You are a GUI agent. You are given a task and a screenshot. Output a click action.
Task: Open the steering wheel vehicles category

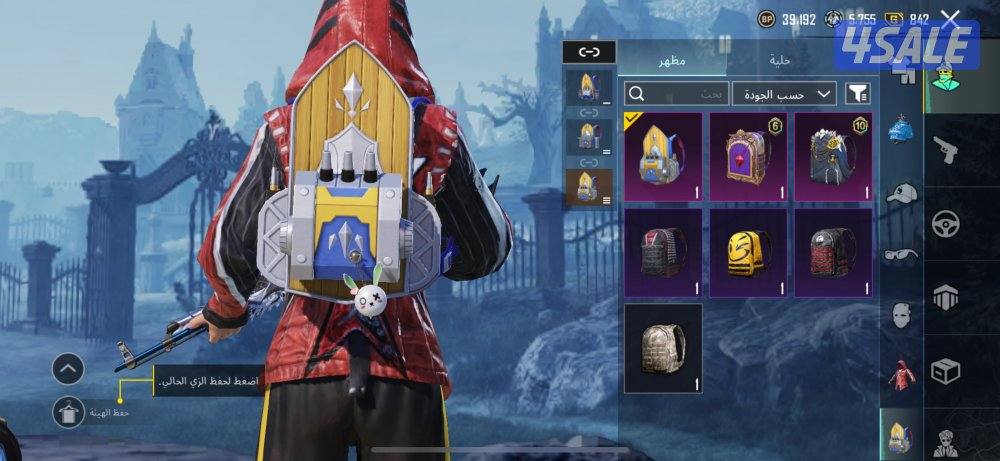click(x=945, y=224)
